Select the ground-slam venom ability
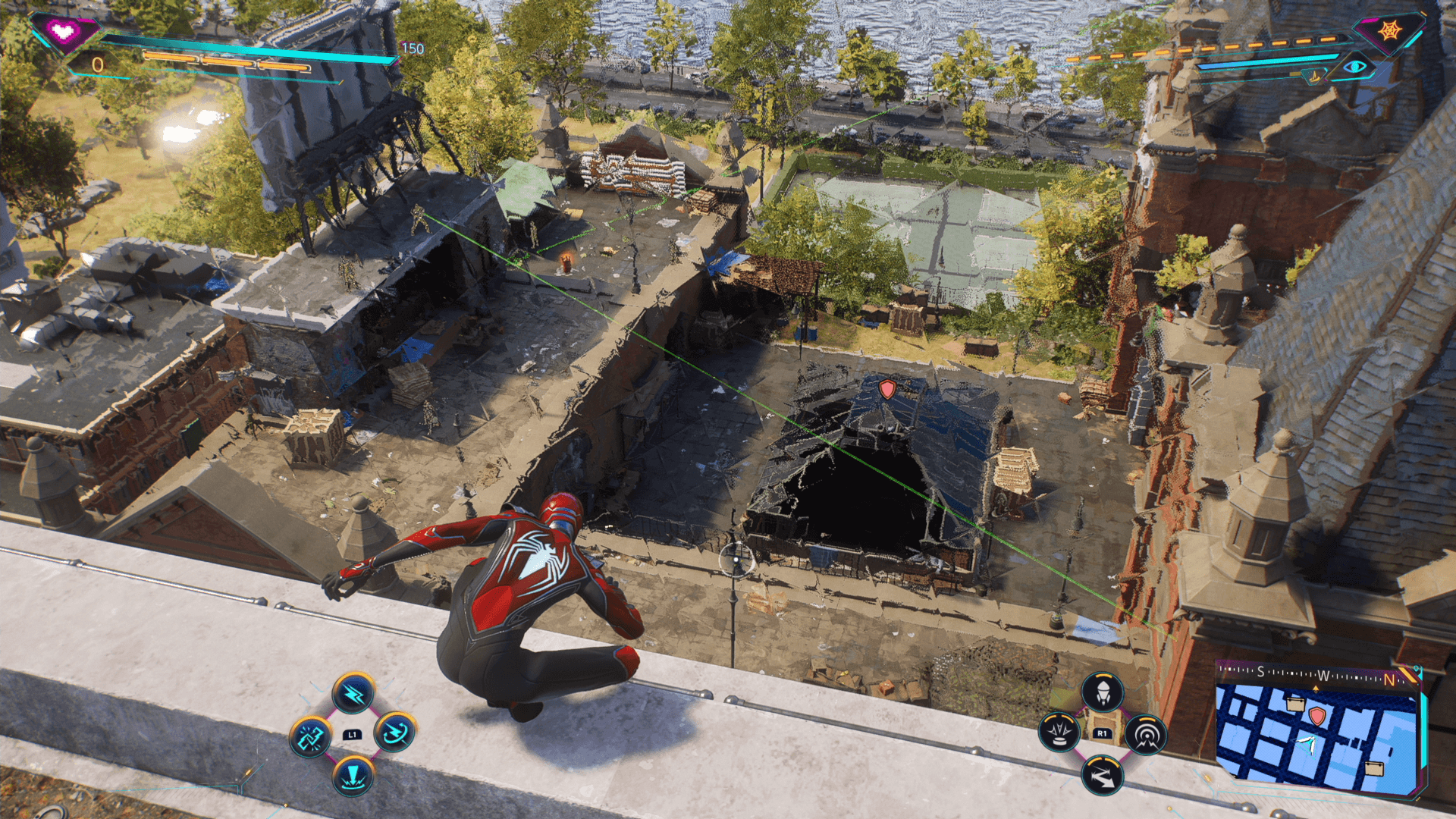This screenshot has width=1456, height=819. [353, 776]
